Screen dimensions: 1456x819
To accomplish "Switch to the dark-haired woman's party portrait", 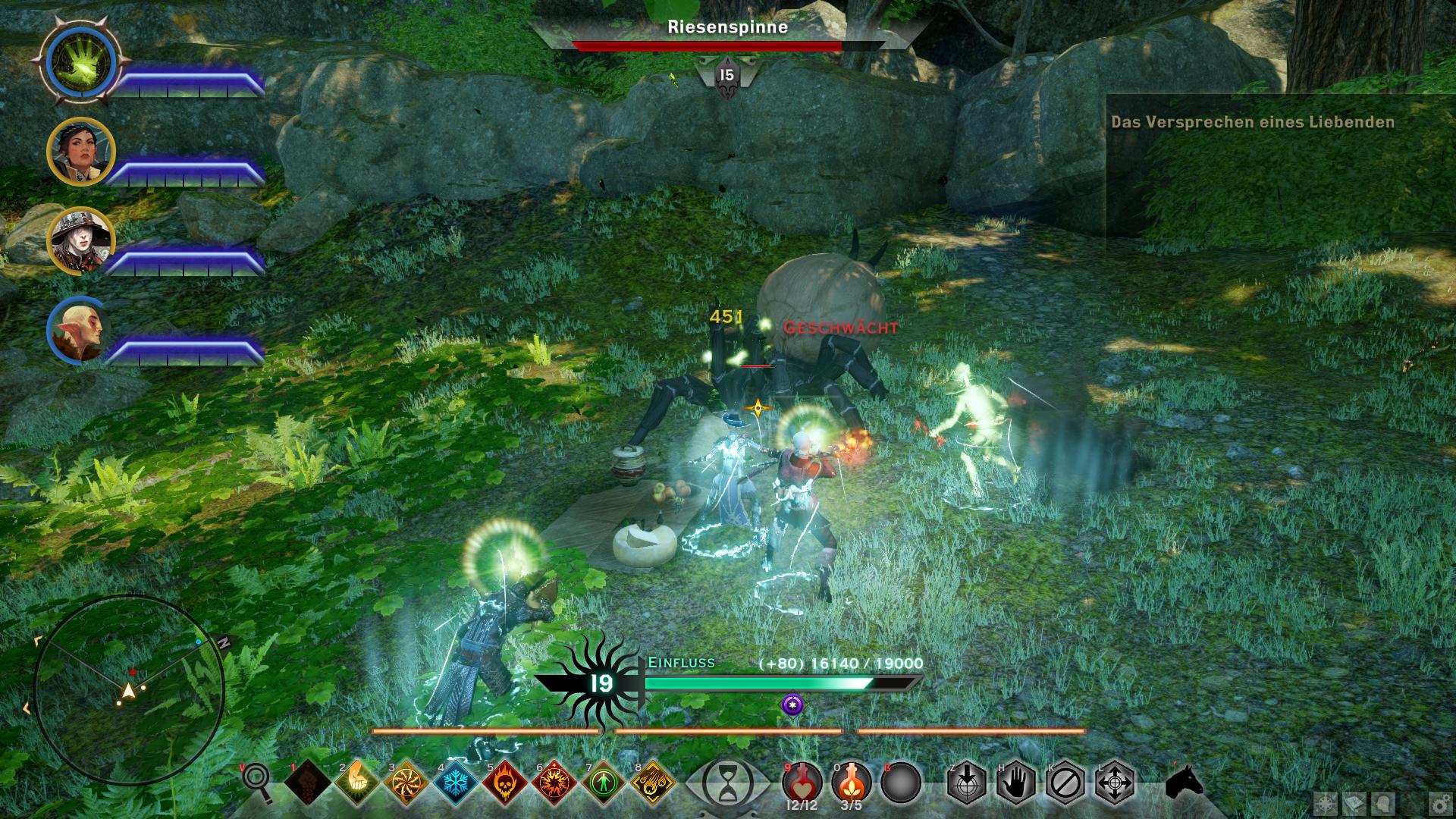I will [x=80, y=152].
